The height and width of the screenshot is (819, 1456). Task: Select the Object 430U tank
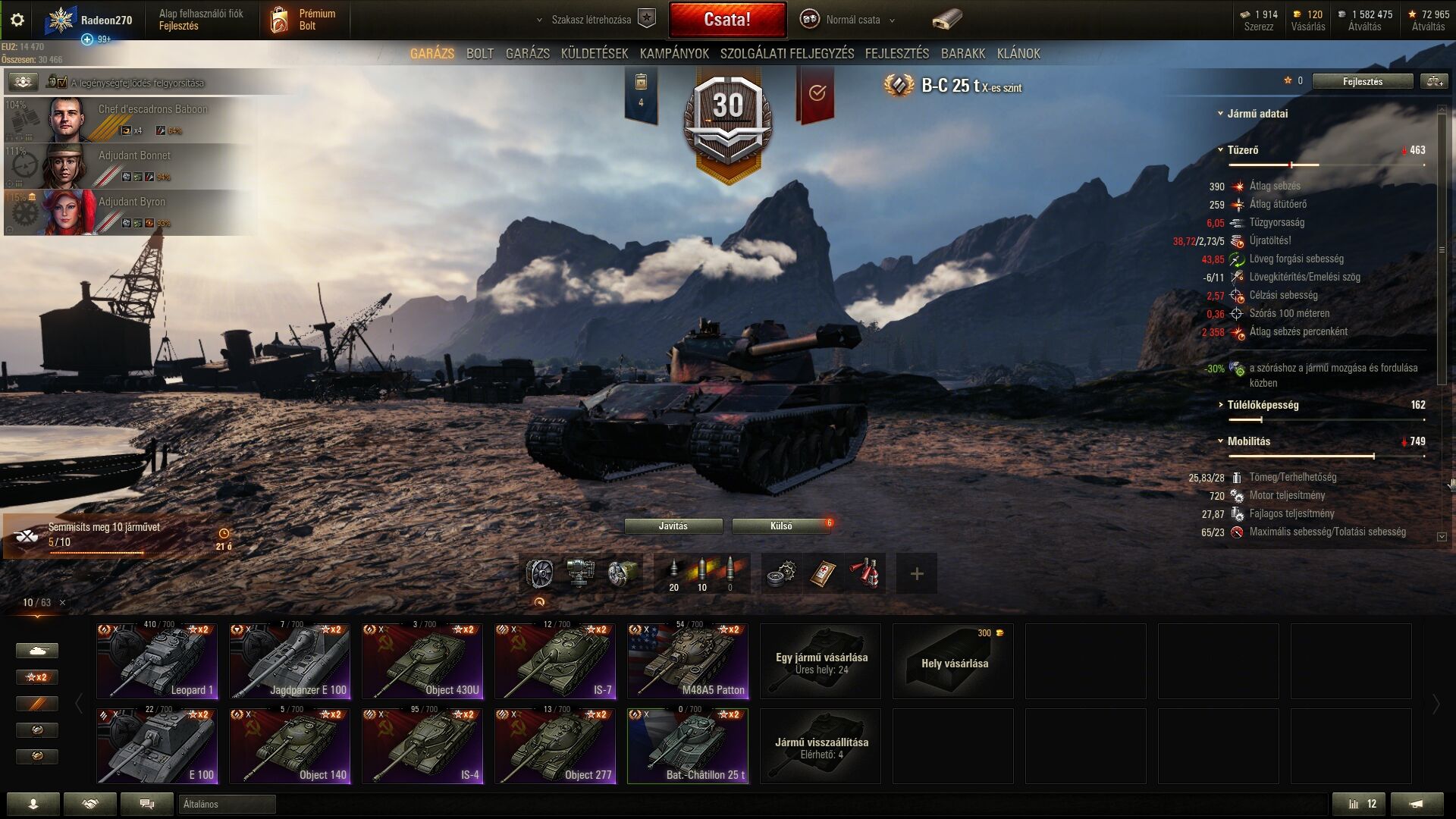coord(422,661)
